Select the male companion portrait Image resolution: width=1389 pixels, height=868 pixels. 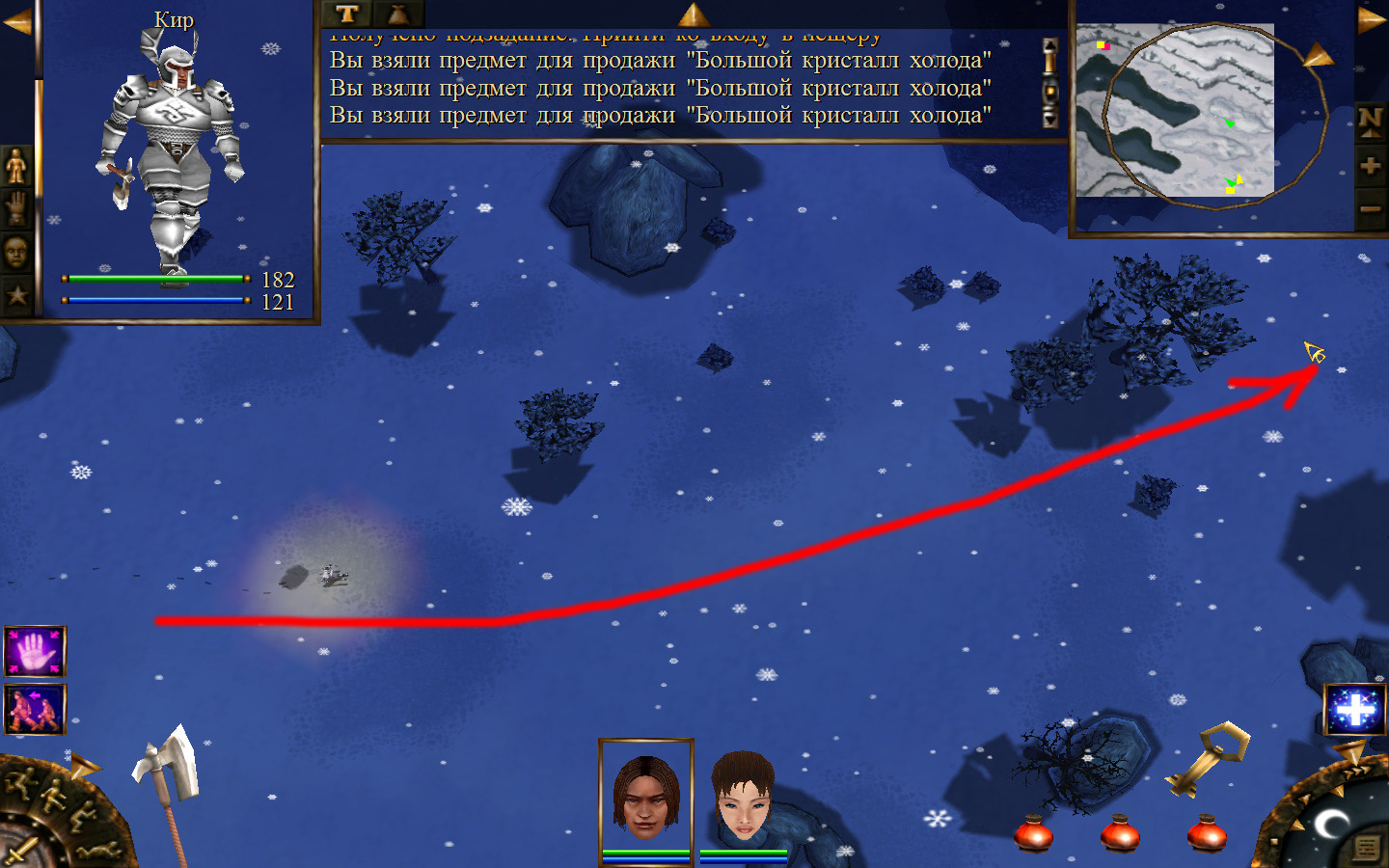[x=646, y=795]
